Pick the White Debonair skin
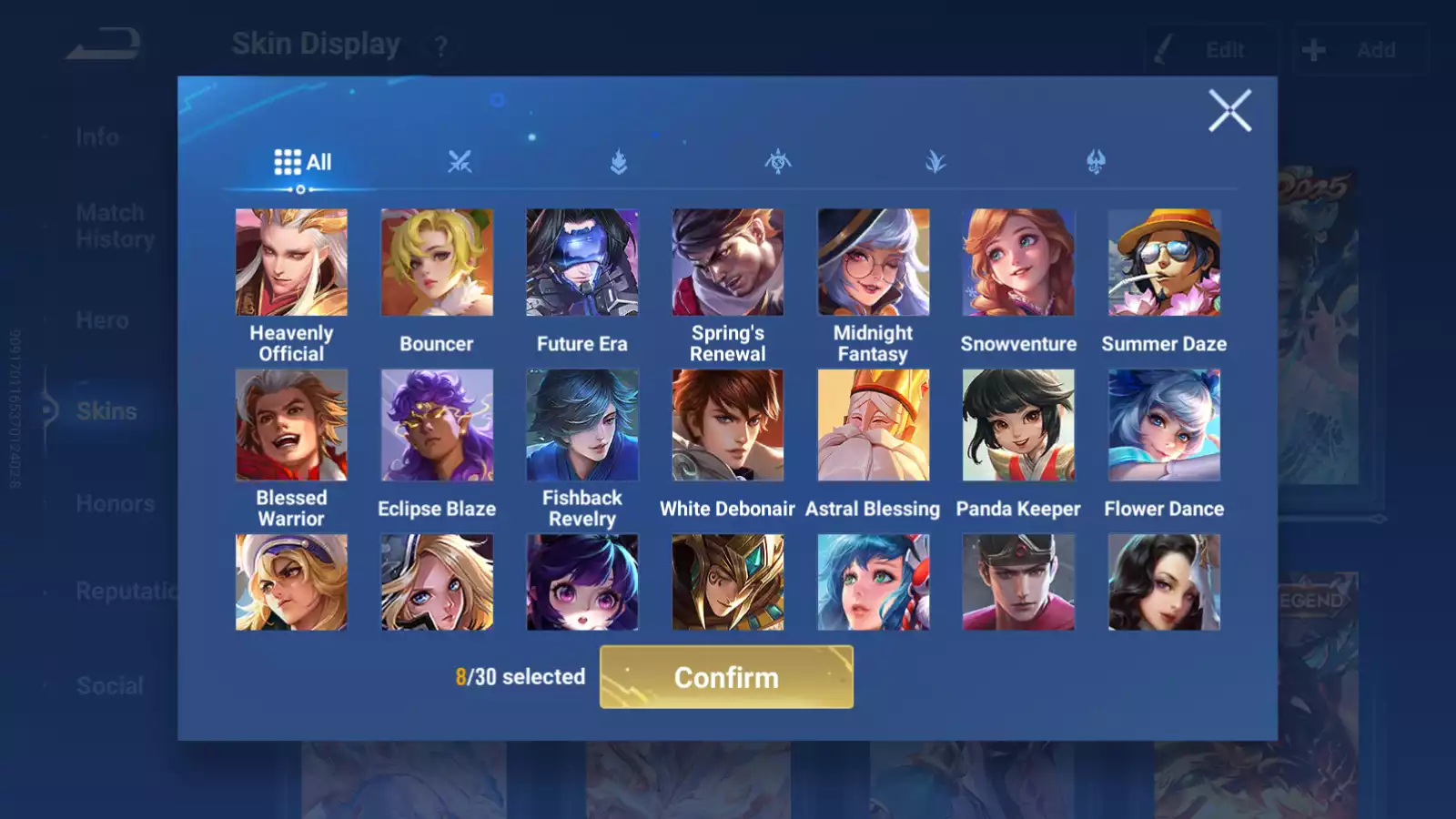This screenshot has width=1456, height=819. click(x=728, y=425)
